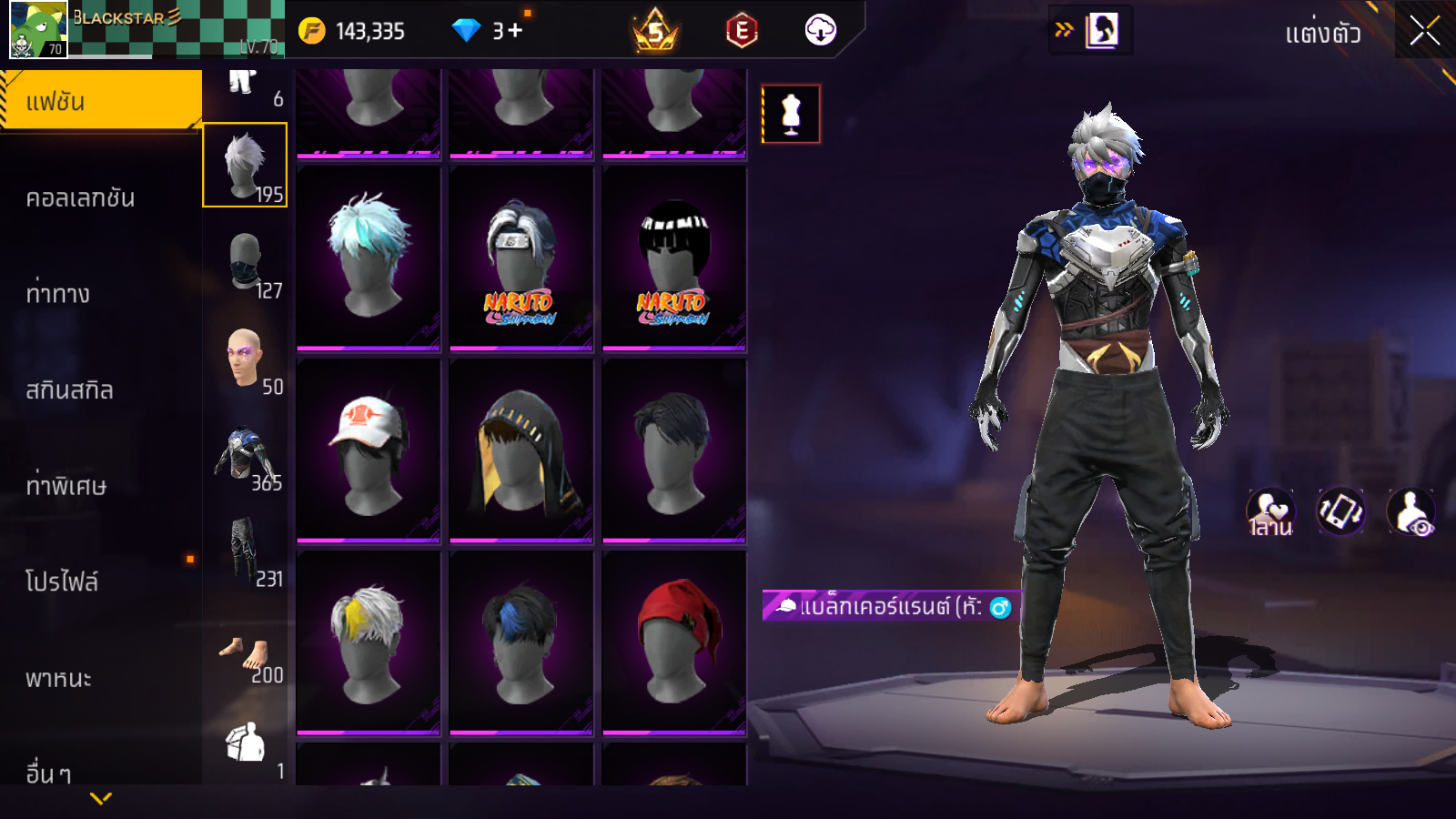
Task: Choose the face mask category showing 127
Action: click(x=246, y=263)
